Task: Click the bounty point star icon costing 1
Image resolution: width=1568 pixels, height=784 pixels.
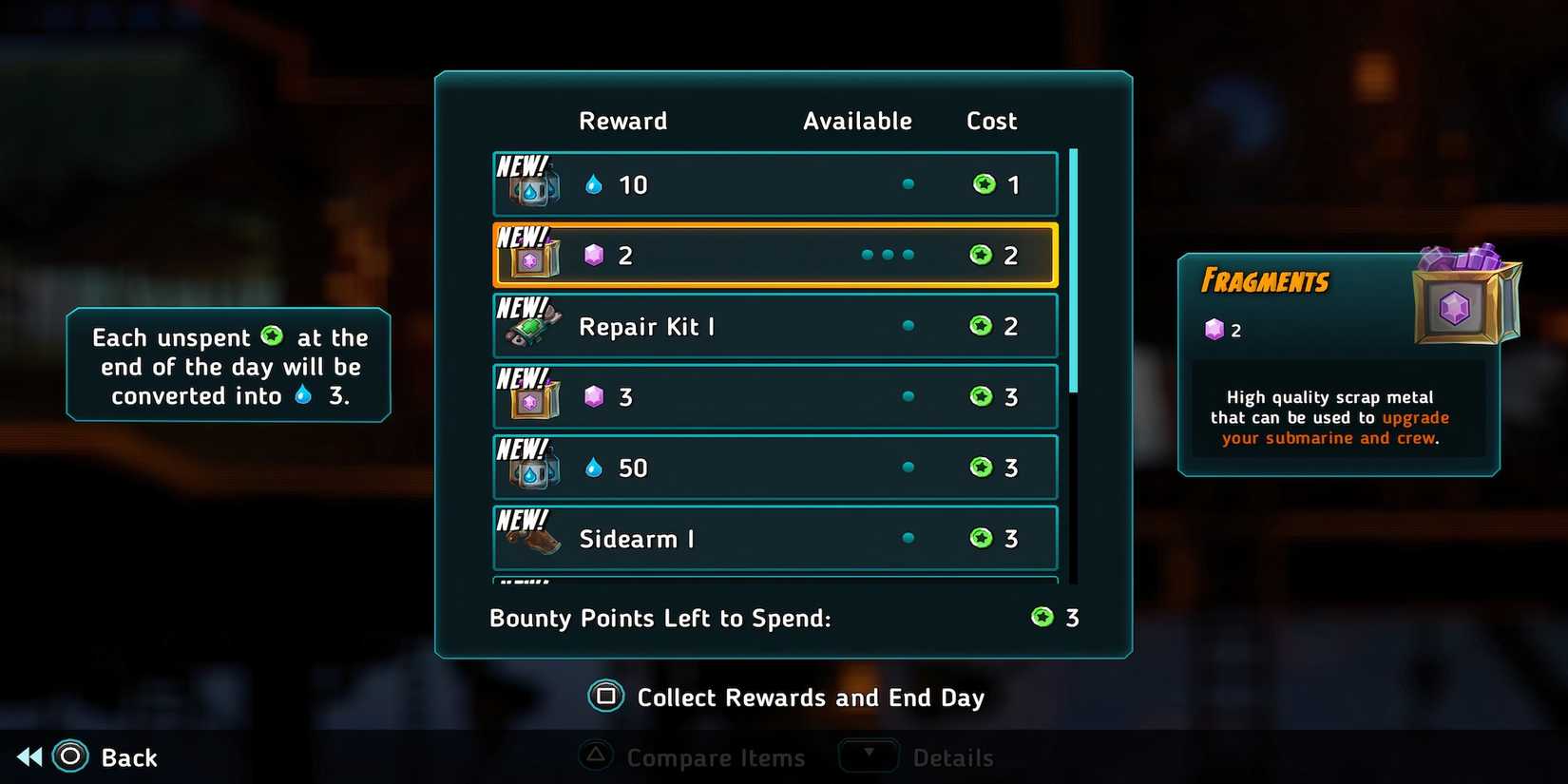Action: (x=984, y=183)
